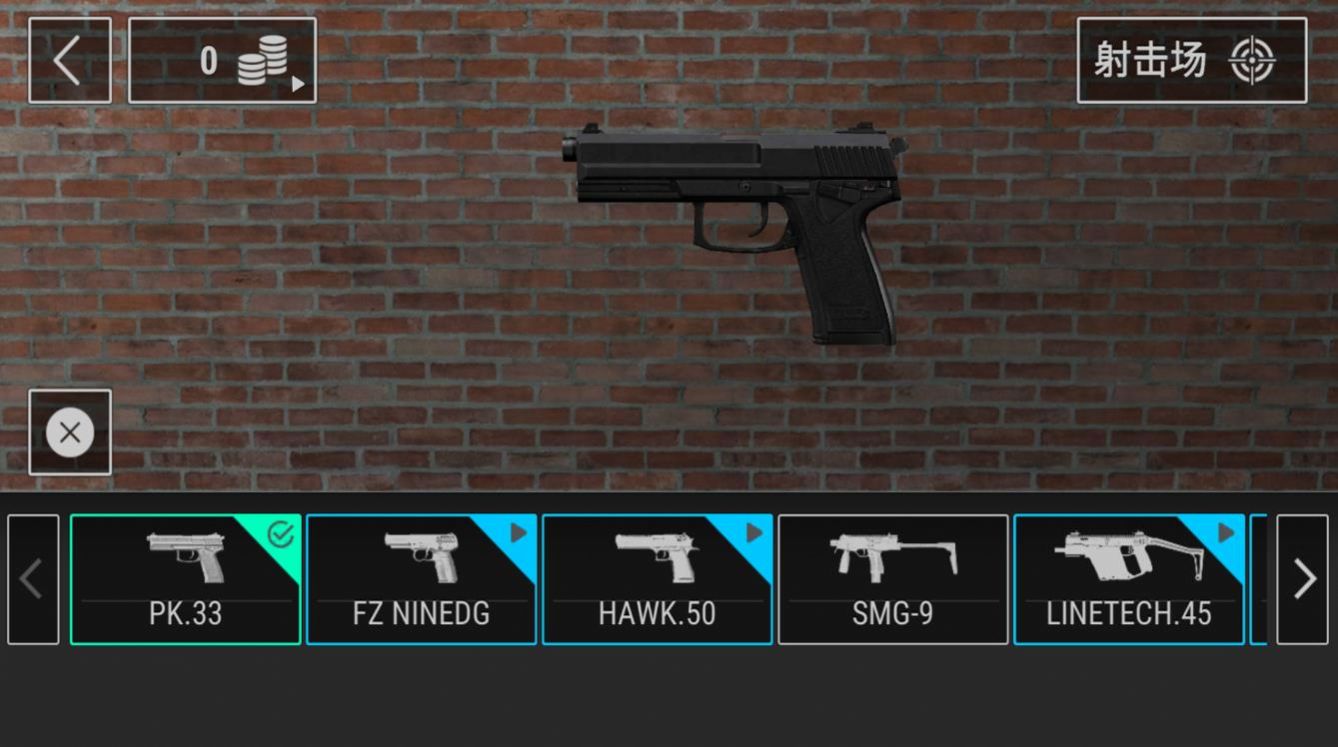Select the PK.33 pistol tile

click(x=185, y=580)
